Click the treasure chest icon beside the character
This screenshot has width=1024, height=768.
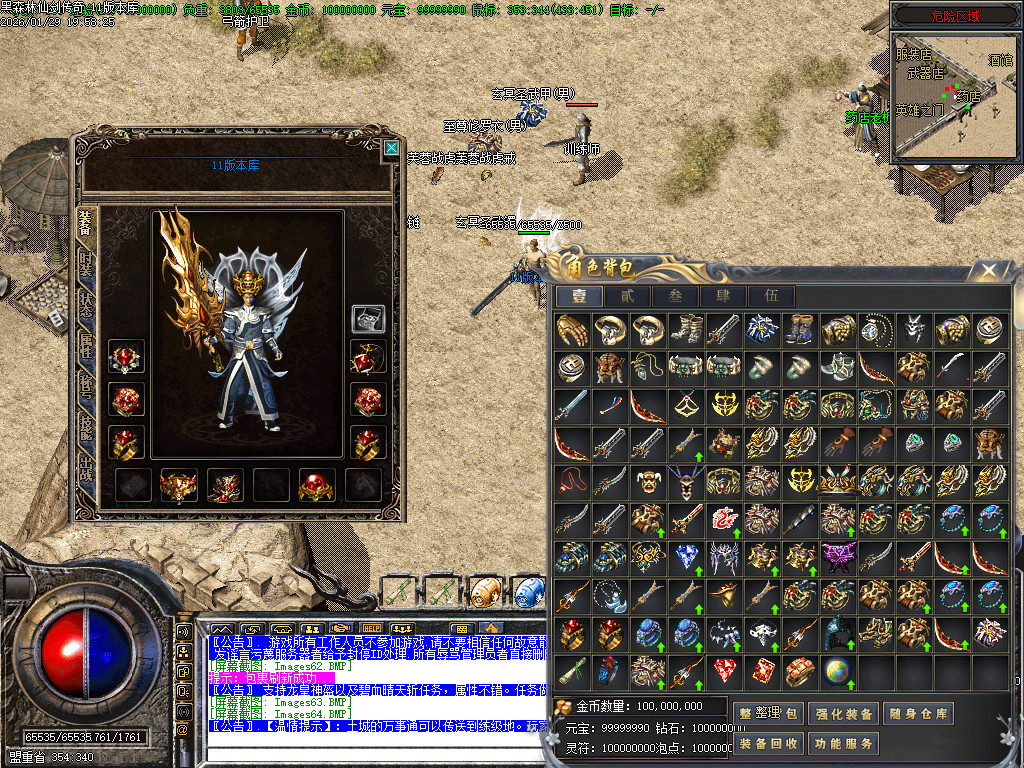tap(367, 318)
